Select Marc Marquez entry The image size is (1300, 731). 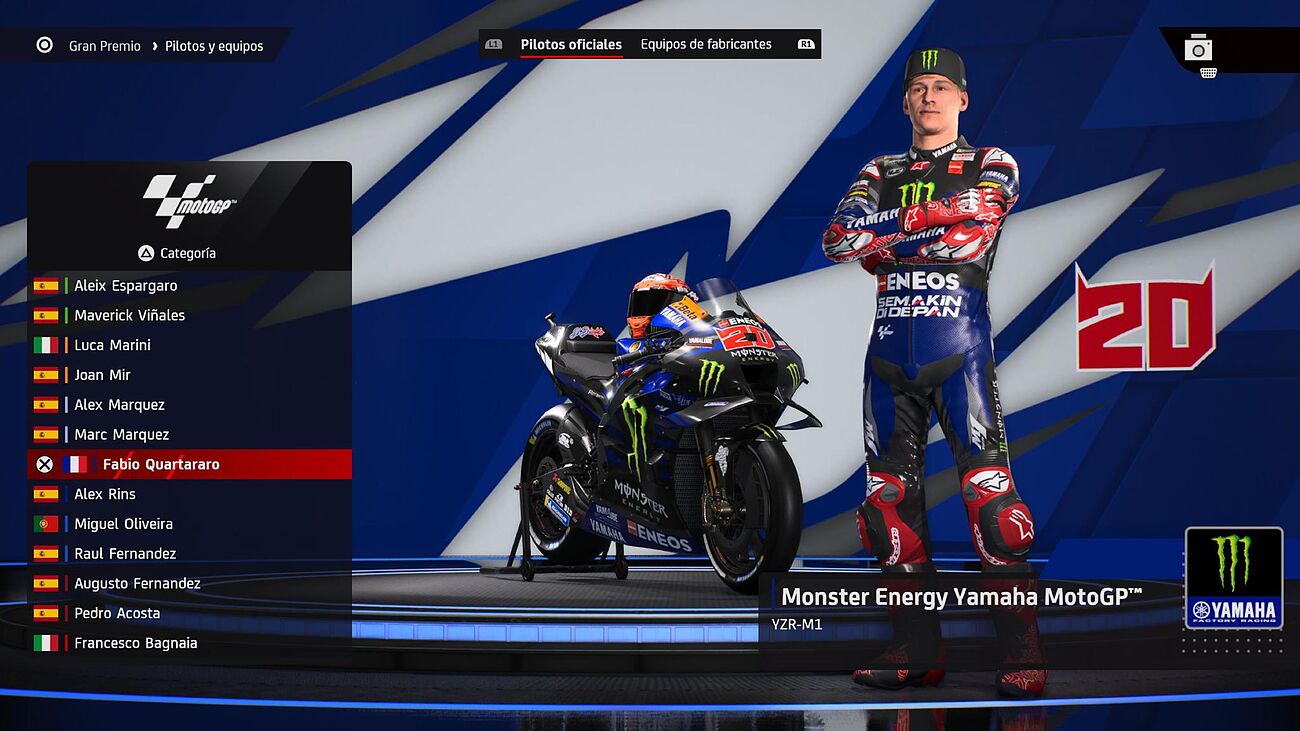click(121, 435)
